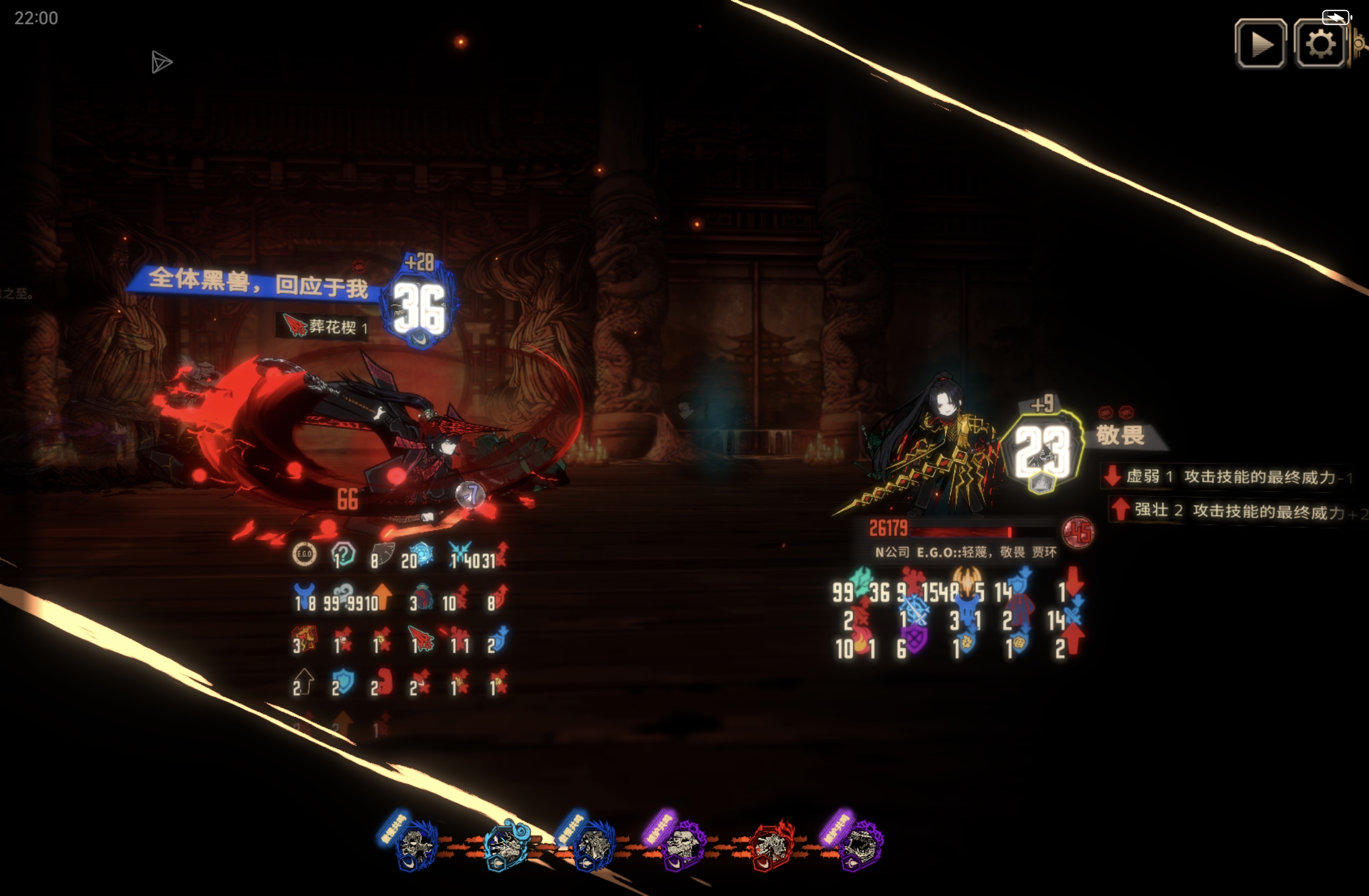Image resolution: width=1369 pixels, height=896 pixels.
Task: Click the paper plane overlay icon
Action: [x=161, y=62]
